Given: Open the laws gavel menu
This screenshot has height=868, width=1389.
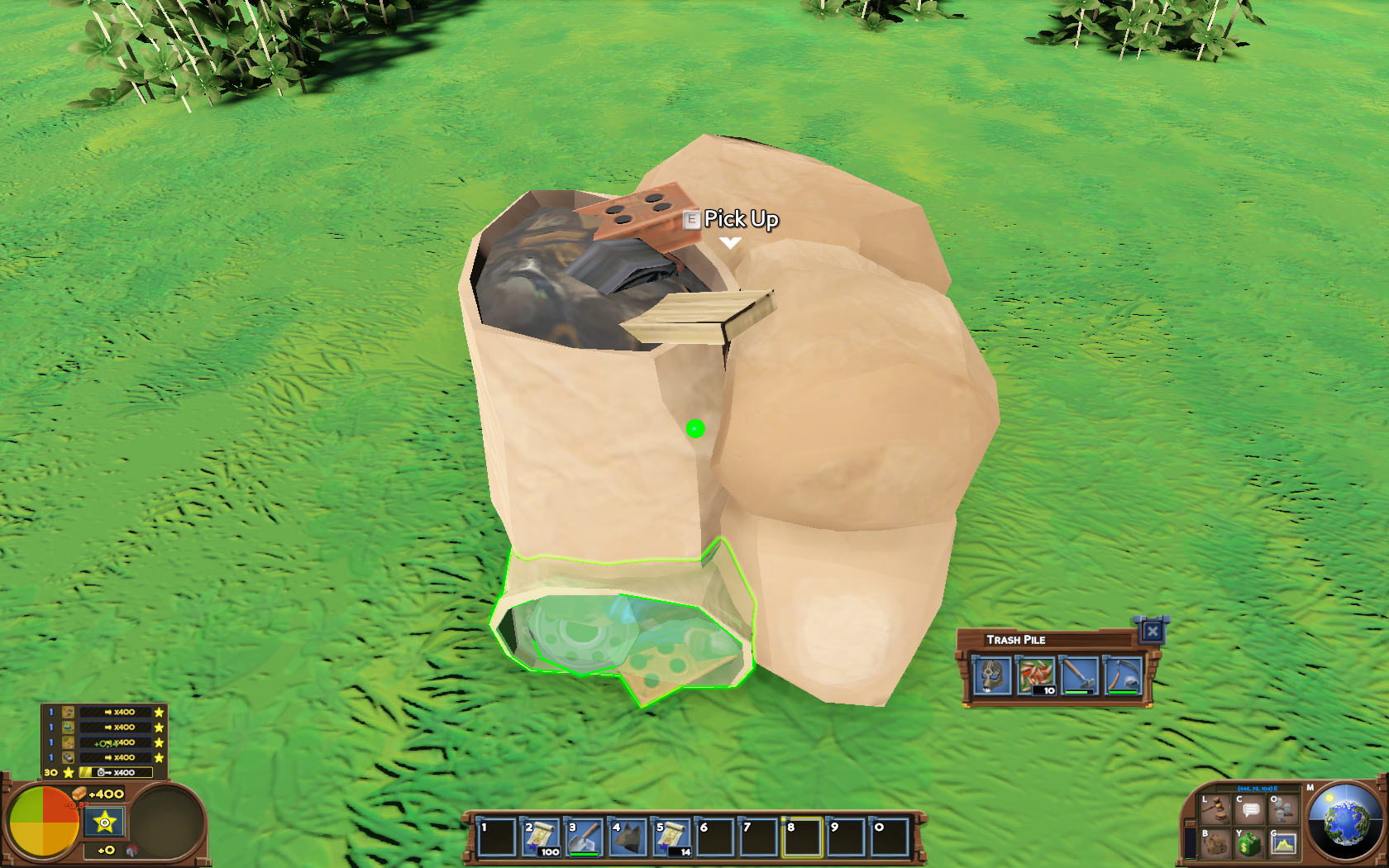Looking at the screenshot, I should point(1215,808).
